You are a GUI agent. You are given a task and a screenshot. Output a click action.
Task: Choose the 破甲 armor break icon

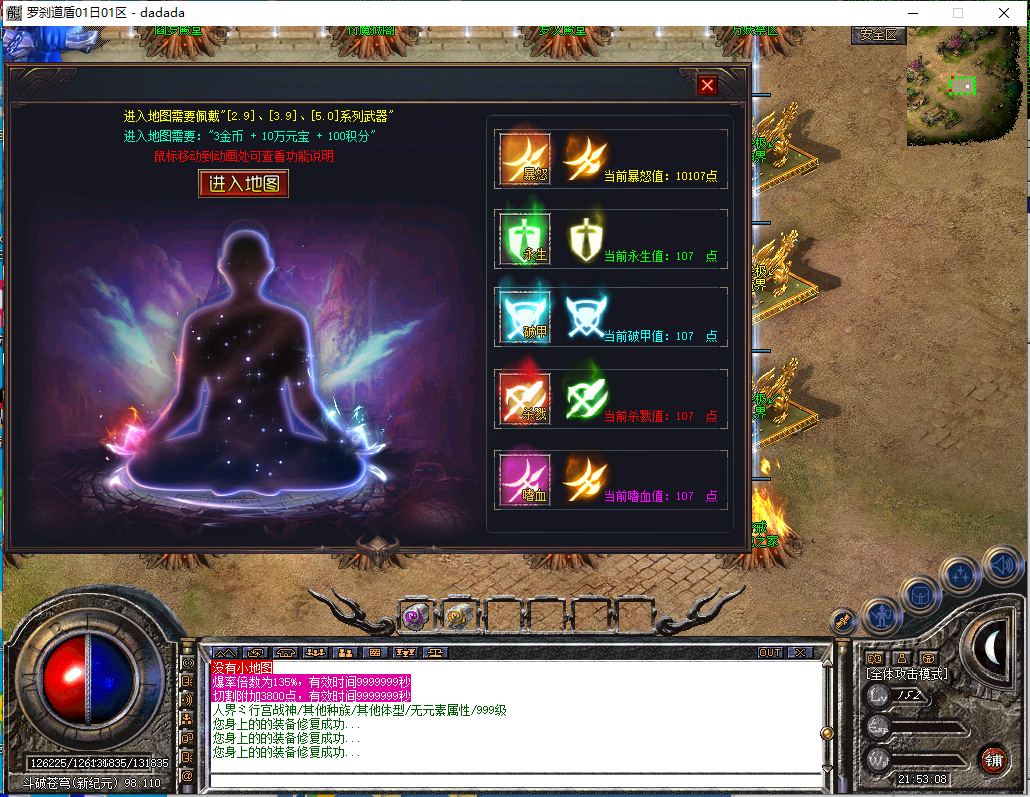tap(525, 317)
